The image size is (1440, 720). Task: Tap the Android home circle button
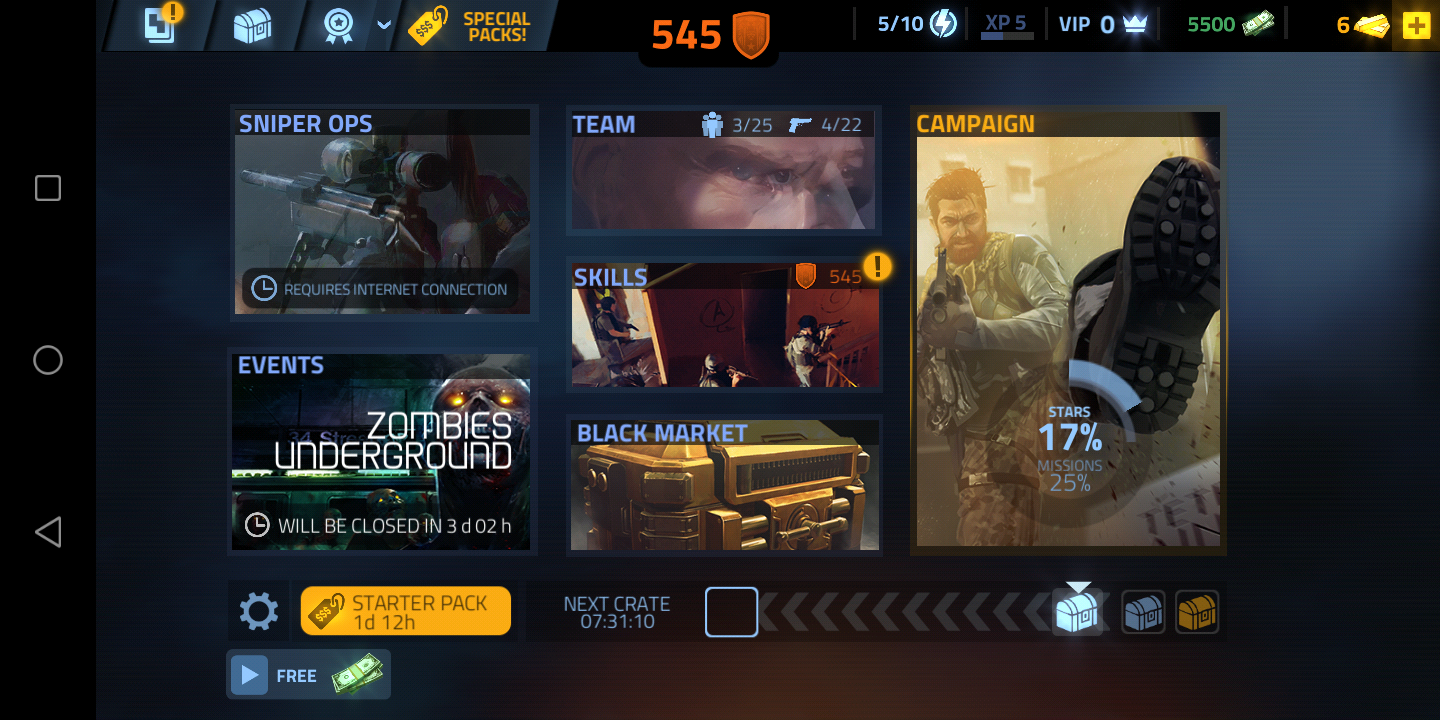(x=48, y=360)
